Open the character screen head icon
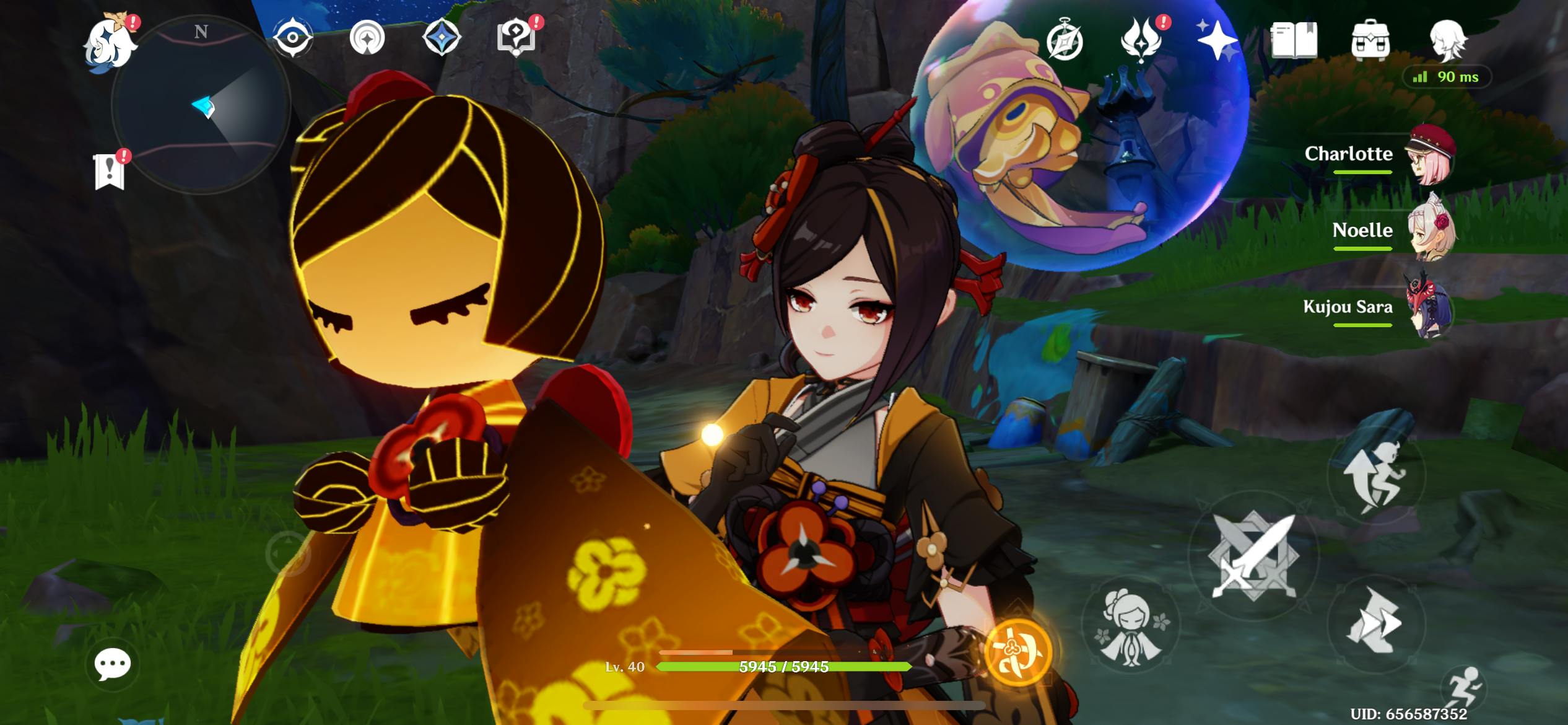This screenshot has height=725, width=1568. tap(1447, 41)
